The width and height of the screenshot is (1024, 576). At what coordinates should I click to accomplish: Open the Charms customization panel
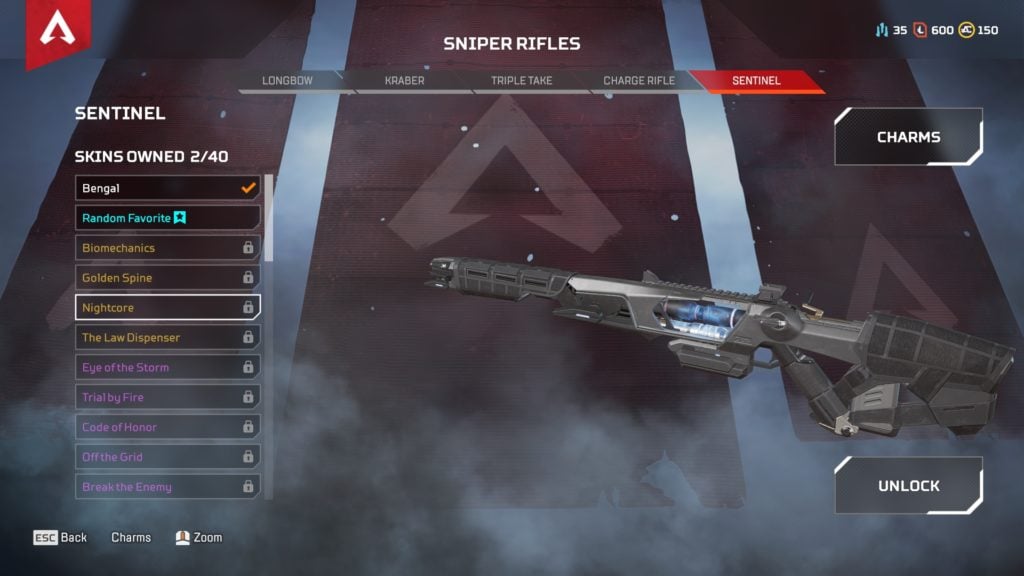tap(908, 137)
